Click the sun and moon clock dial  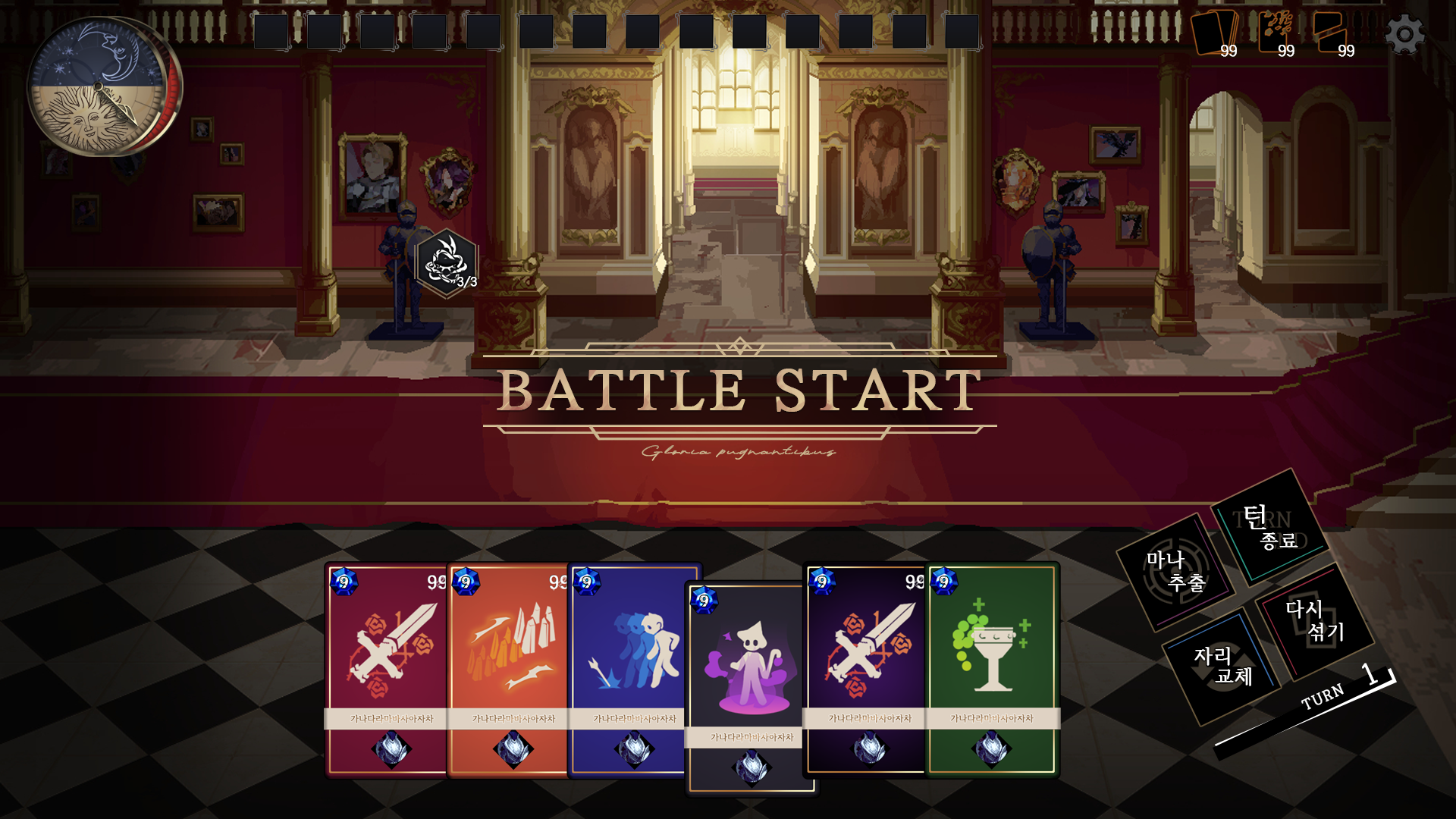(99, 86)
